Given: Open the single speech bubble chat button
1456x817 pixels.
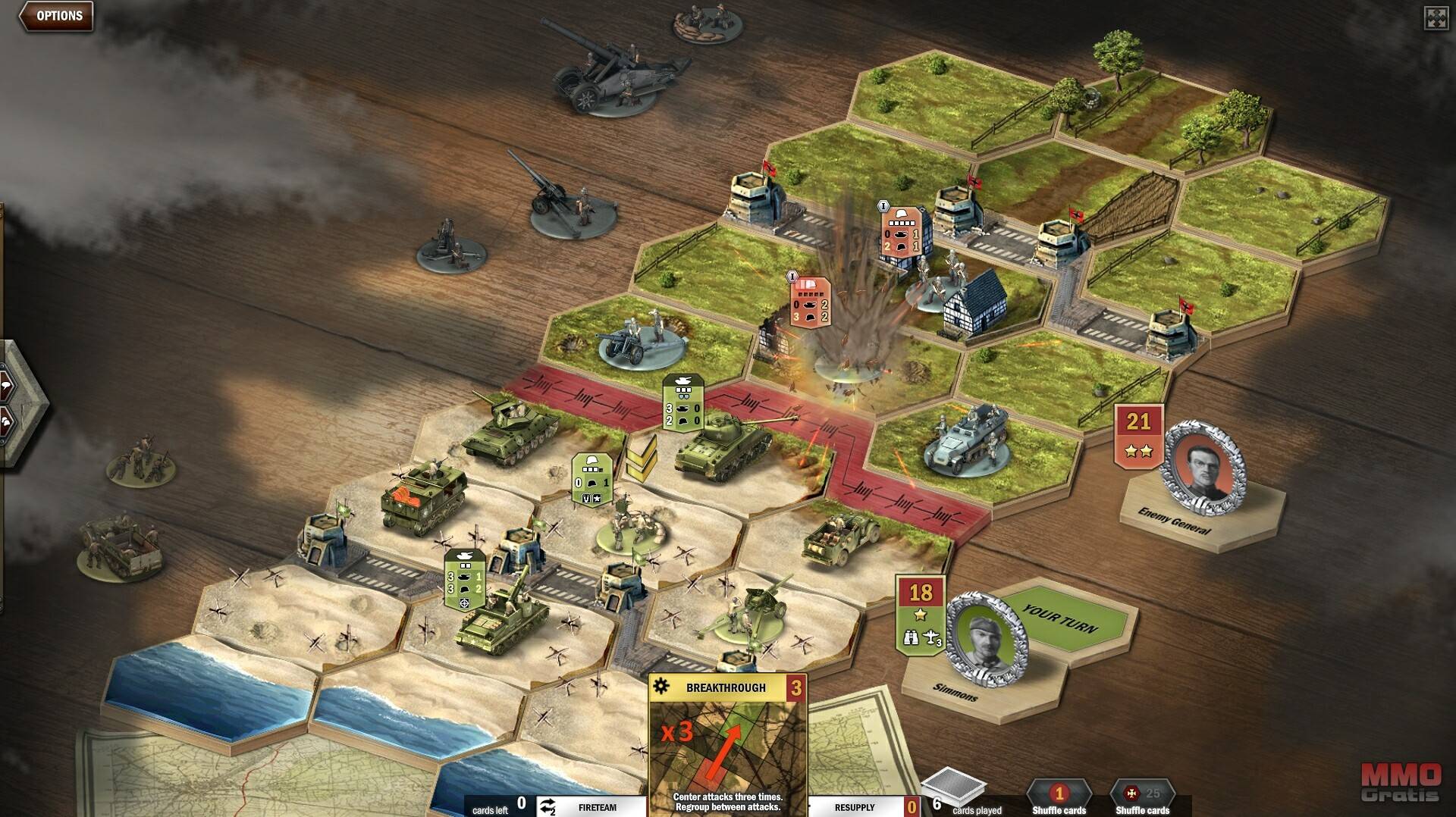Looking at the screenshot, I should (6, 385).
